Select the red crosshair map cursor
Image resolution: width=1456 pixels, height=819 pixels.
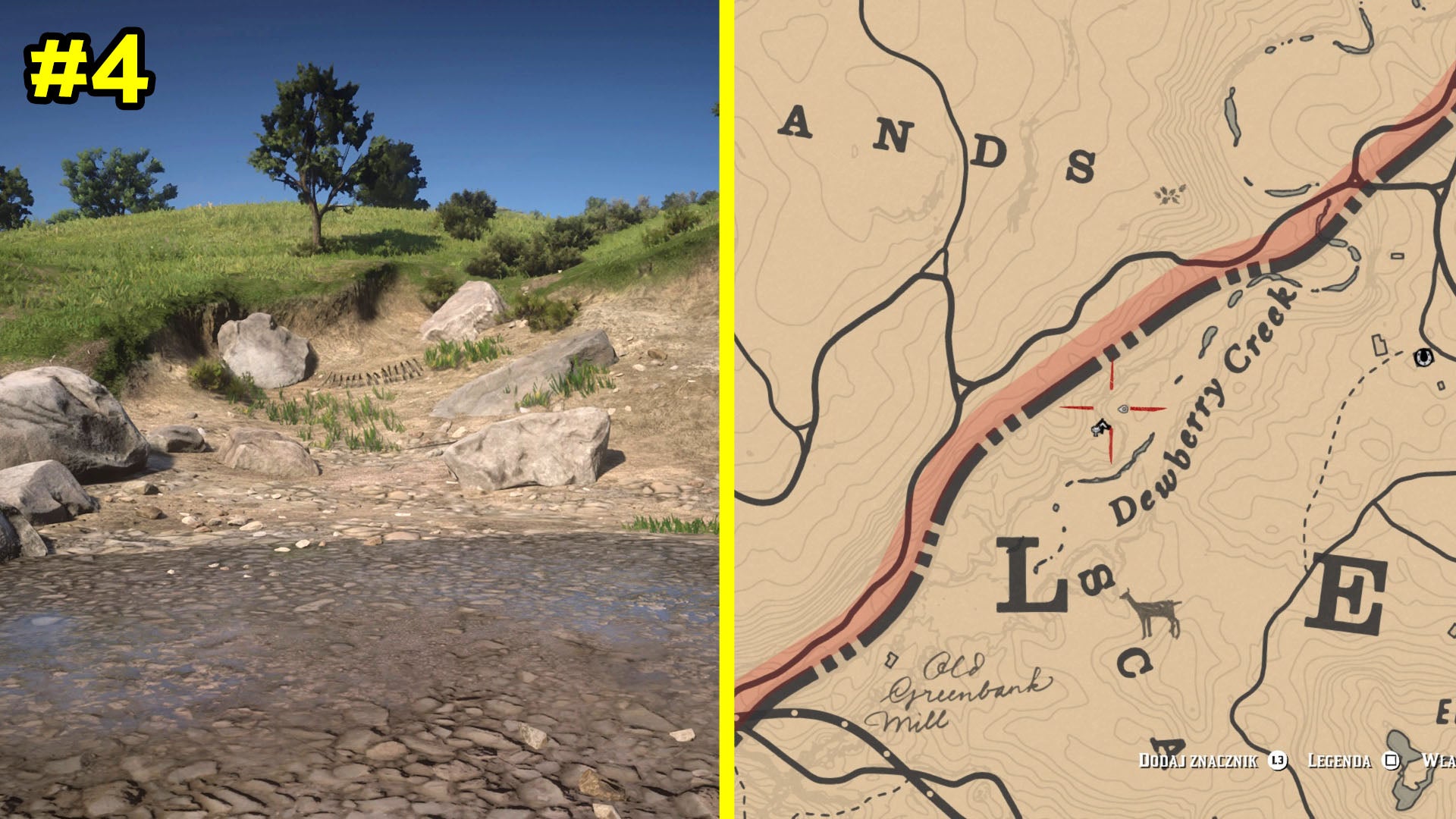tap(1112, 408)
